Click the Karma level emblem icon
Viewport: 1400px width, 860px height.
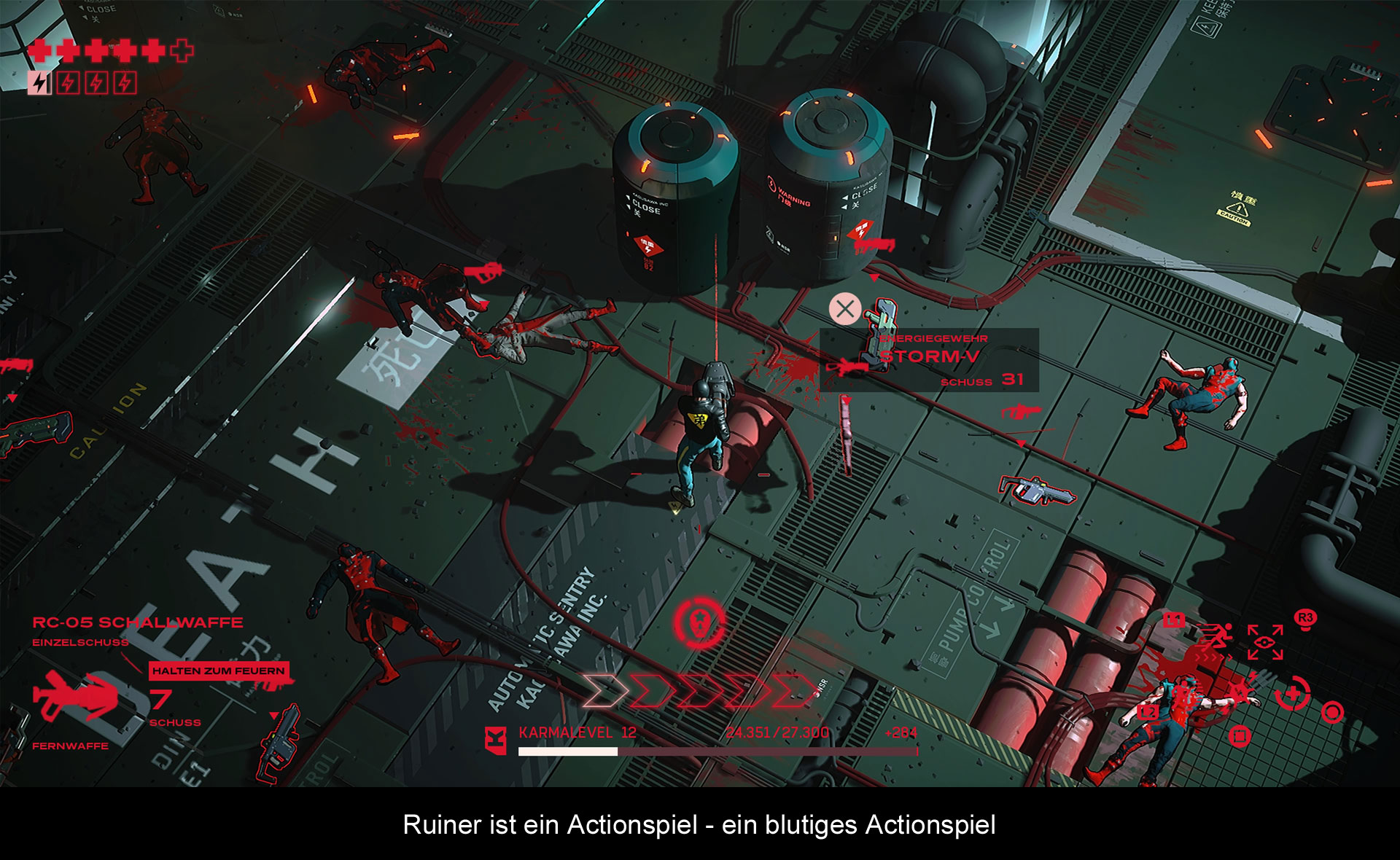(496, 740)
